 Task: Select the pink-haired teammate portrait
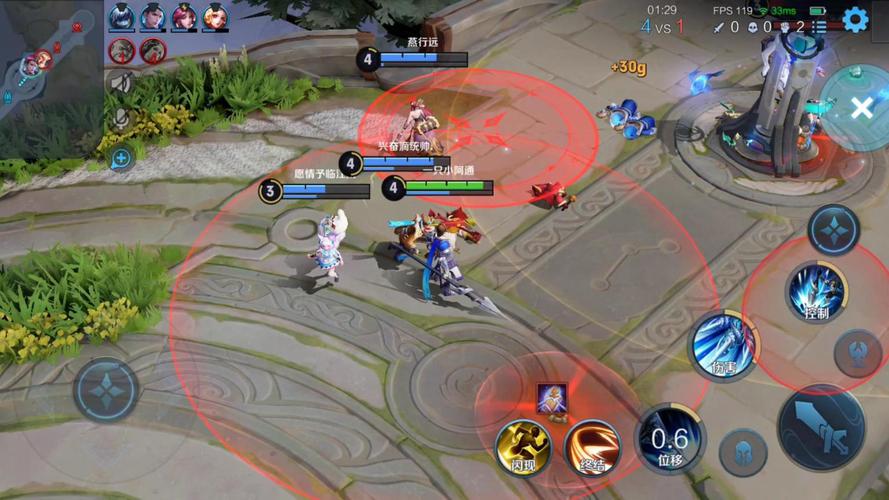[184, 16]
